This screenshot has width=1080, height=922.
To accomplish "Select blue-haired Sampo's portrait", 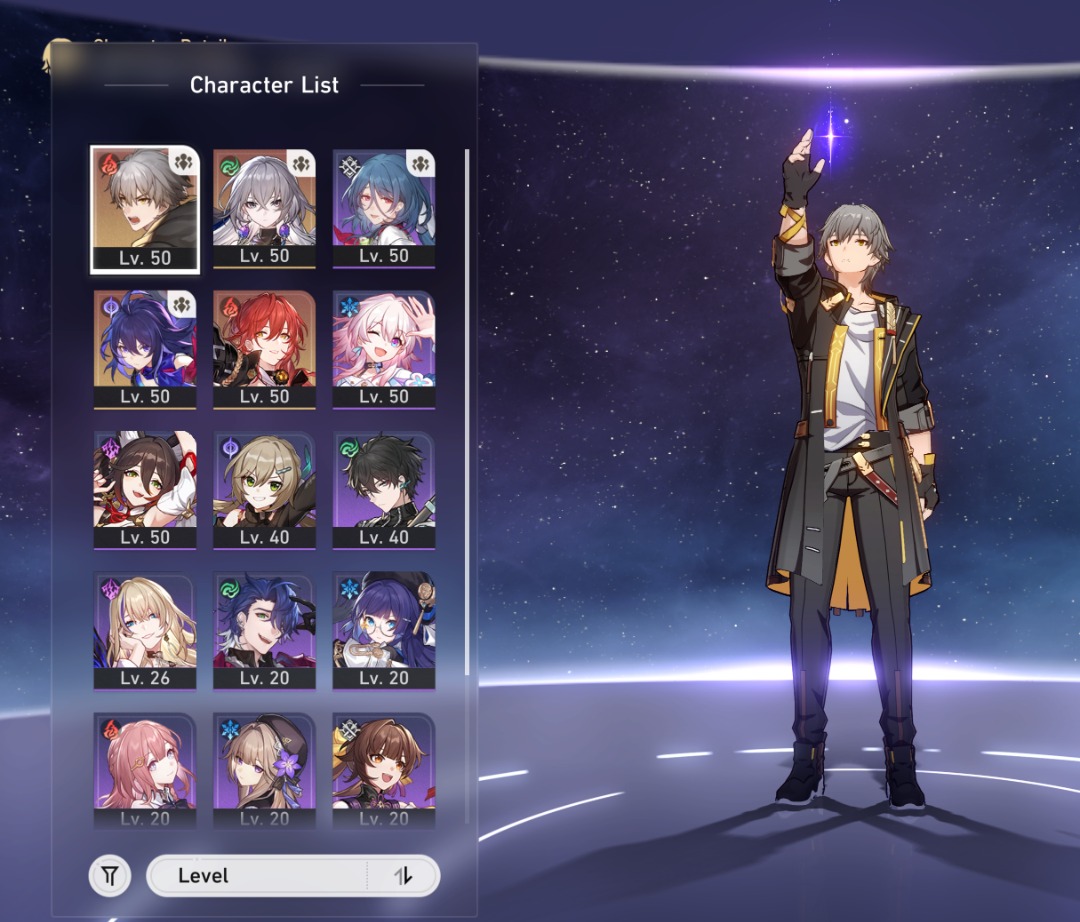I will pyautogui.click(x=264, y=630).
